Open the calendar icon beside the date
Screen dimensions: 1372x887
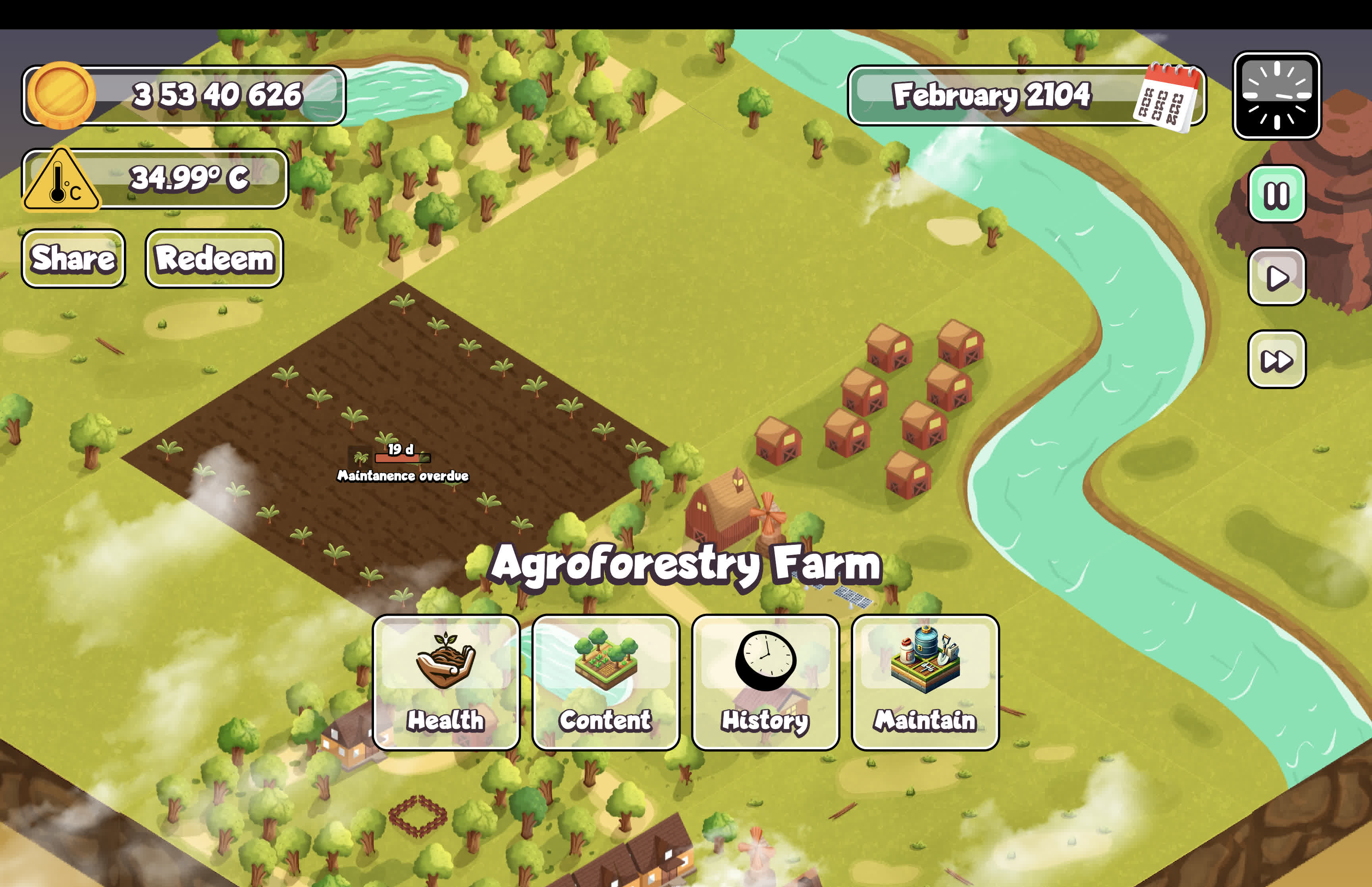(1167, 98)
